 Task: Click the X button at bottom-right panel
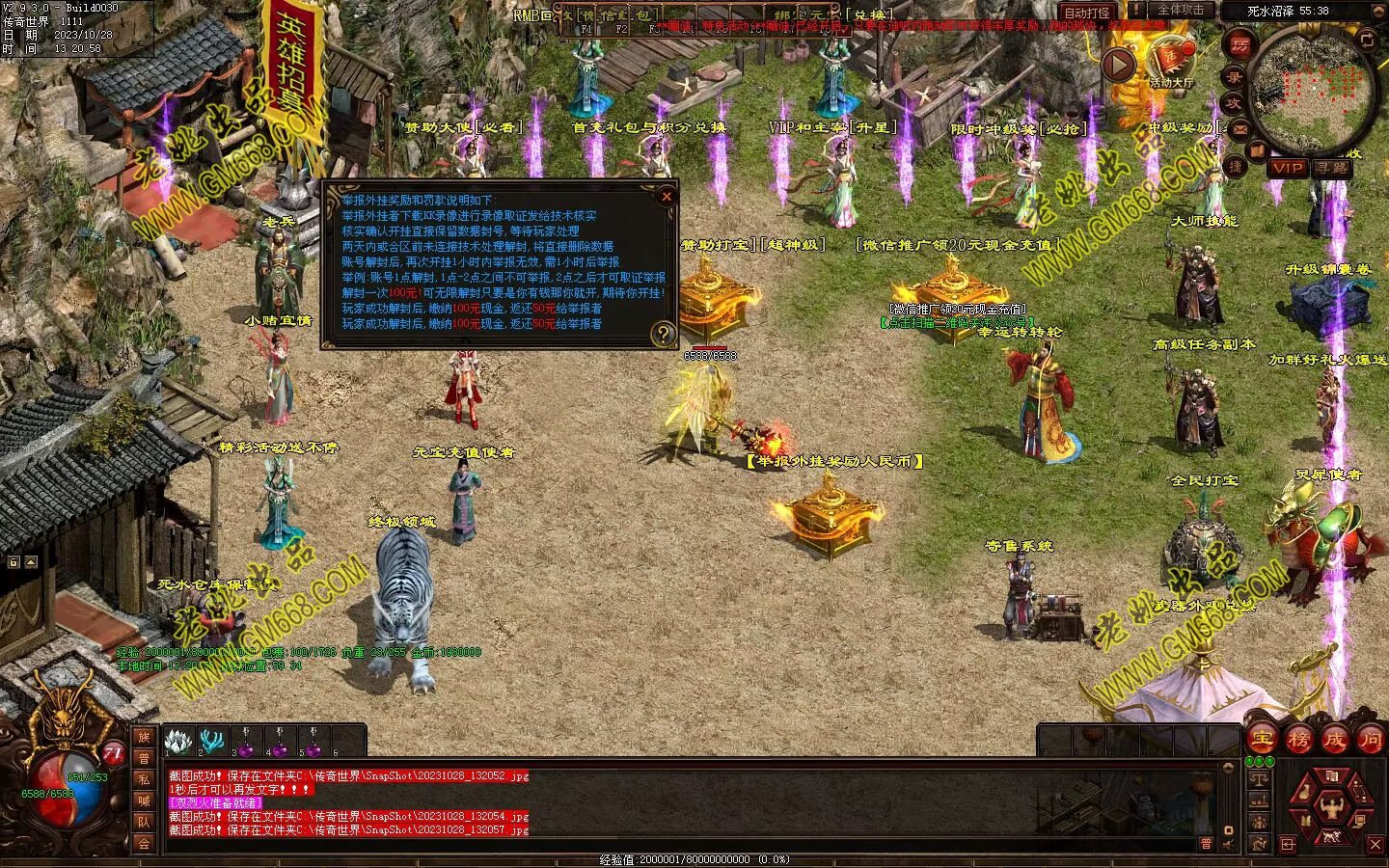click(1376, 845)
